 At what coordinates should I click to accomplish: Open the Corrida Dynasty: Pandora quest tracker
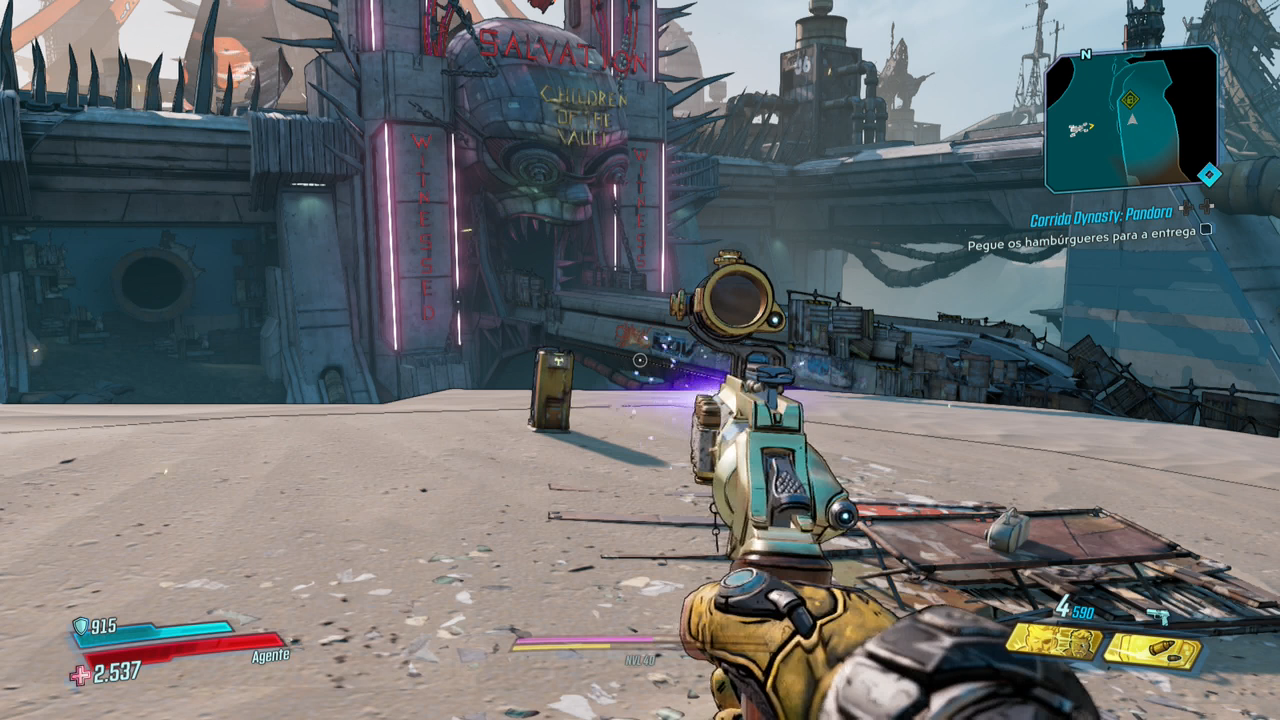(x=1101, y=213)
